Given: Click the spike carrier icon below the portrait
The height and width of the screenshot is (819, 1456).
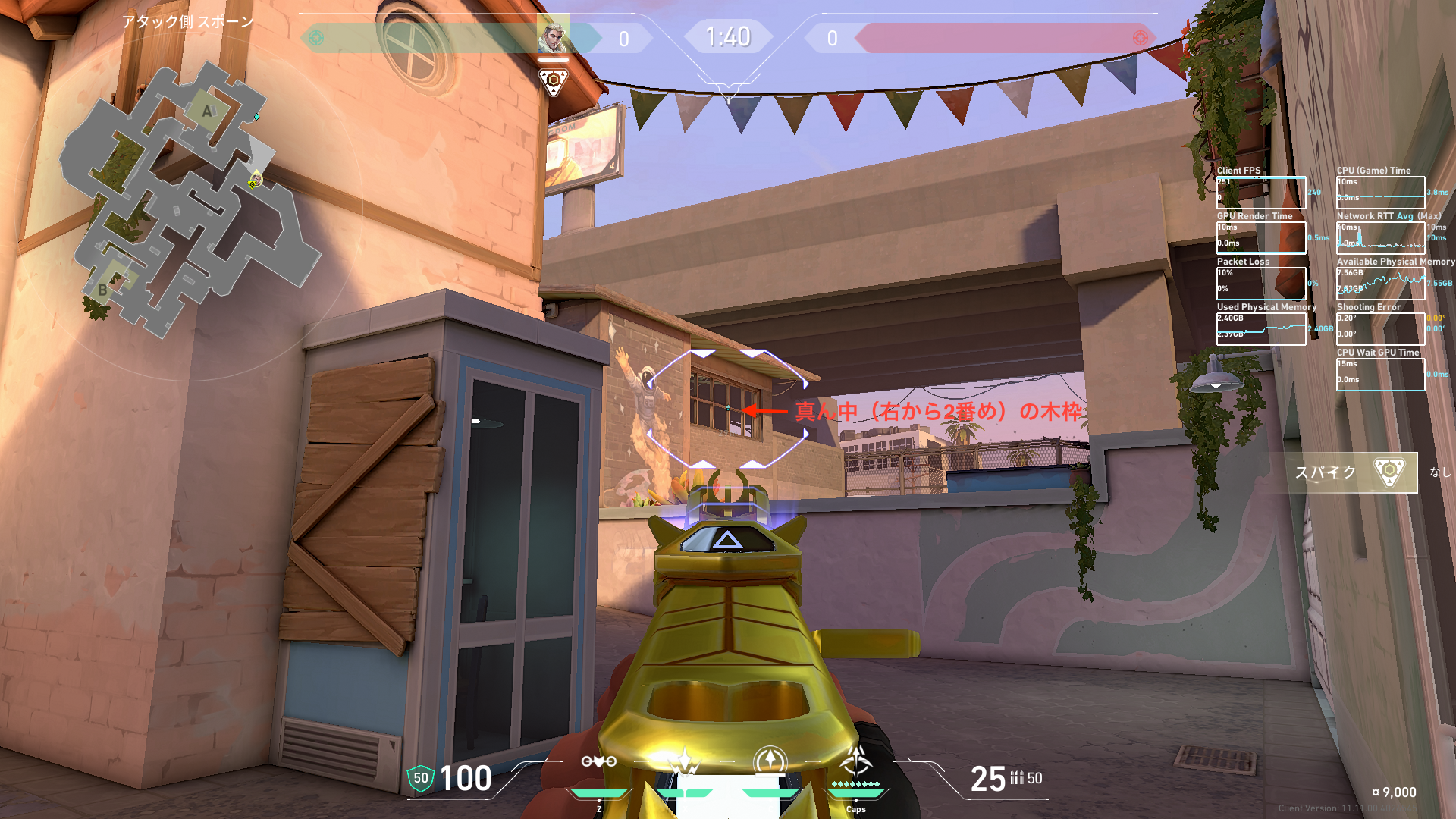Looking at the screenshot, I should [x=554, y=81].
